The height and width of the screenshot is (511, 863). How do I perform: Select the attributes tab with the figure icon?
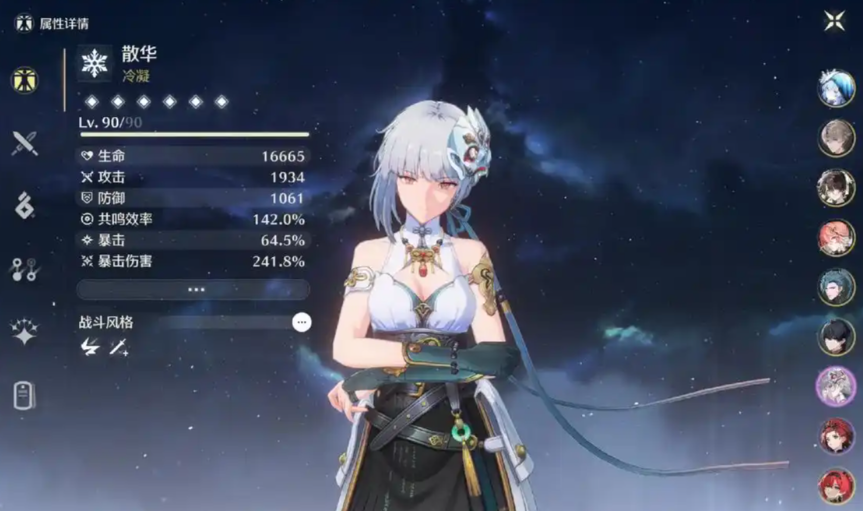25,81
